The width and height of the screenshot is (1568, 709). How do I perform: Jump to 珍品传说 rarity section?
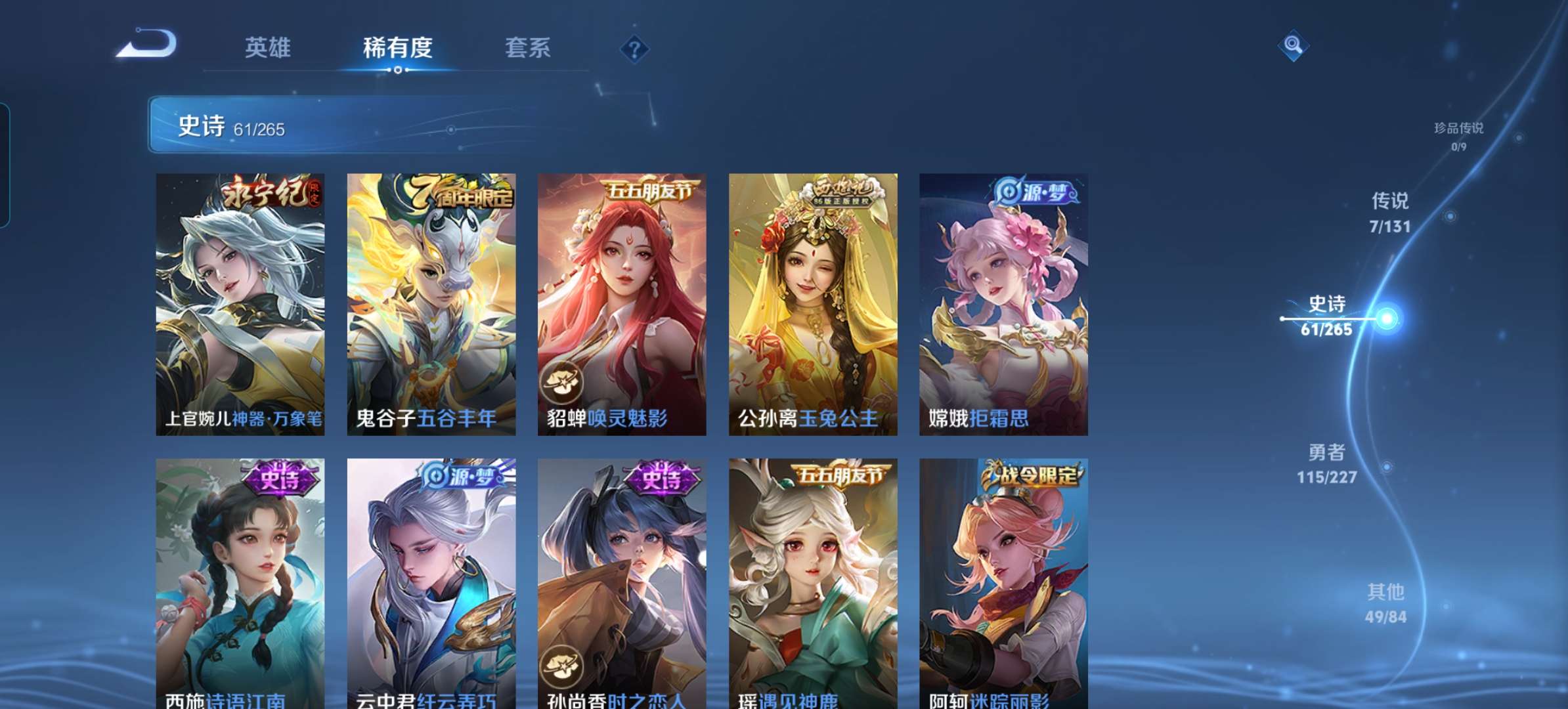1458,135
